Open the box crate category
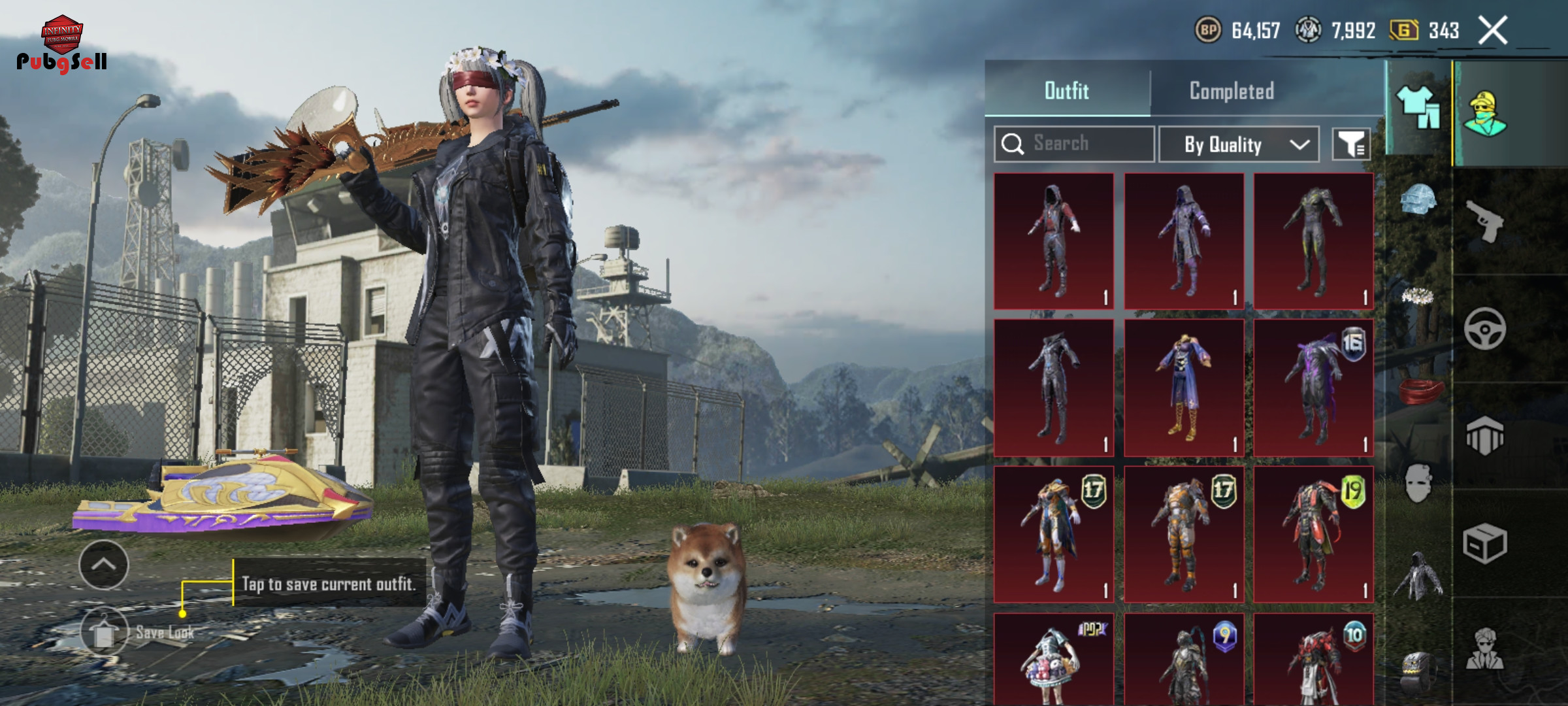The width and height of the screenshot is (1568, 706). pos(1484,543)
